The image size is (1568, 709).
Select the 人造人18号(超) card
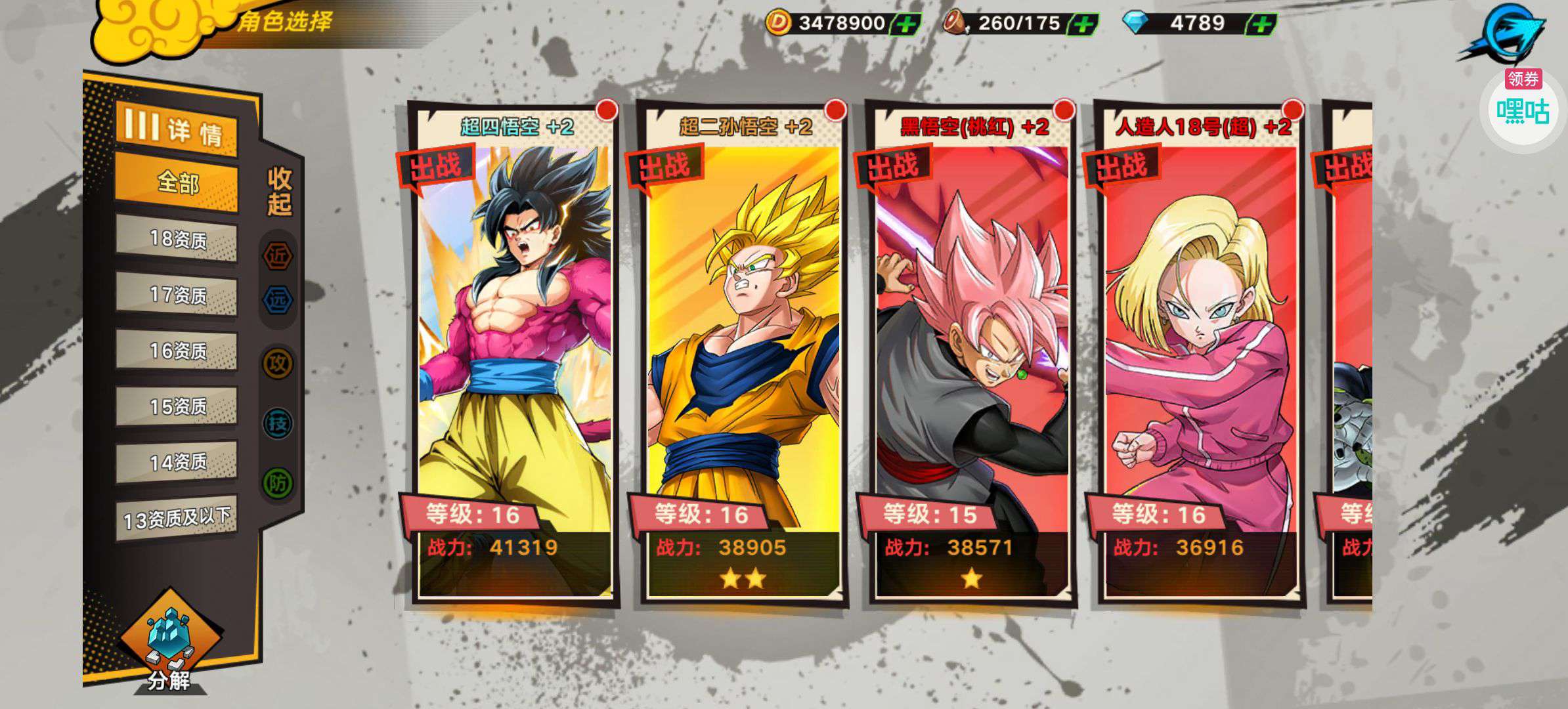(x=1200, y=354)
